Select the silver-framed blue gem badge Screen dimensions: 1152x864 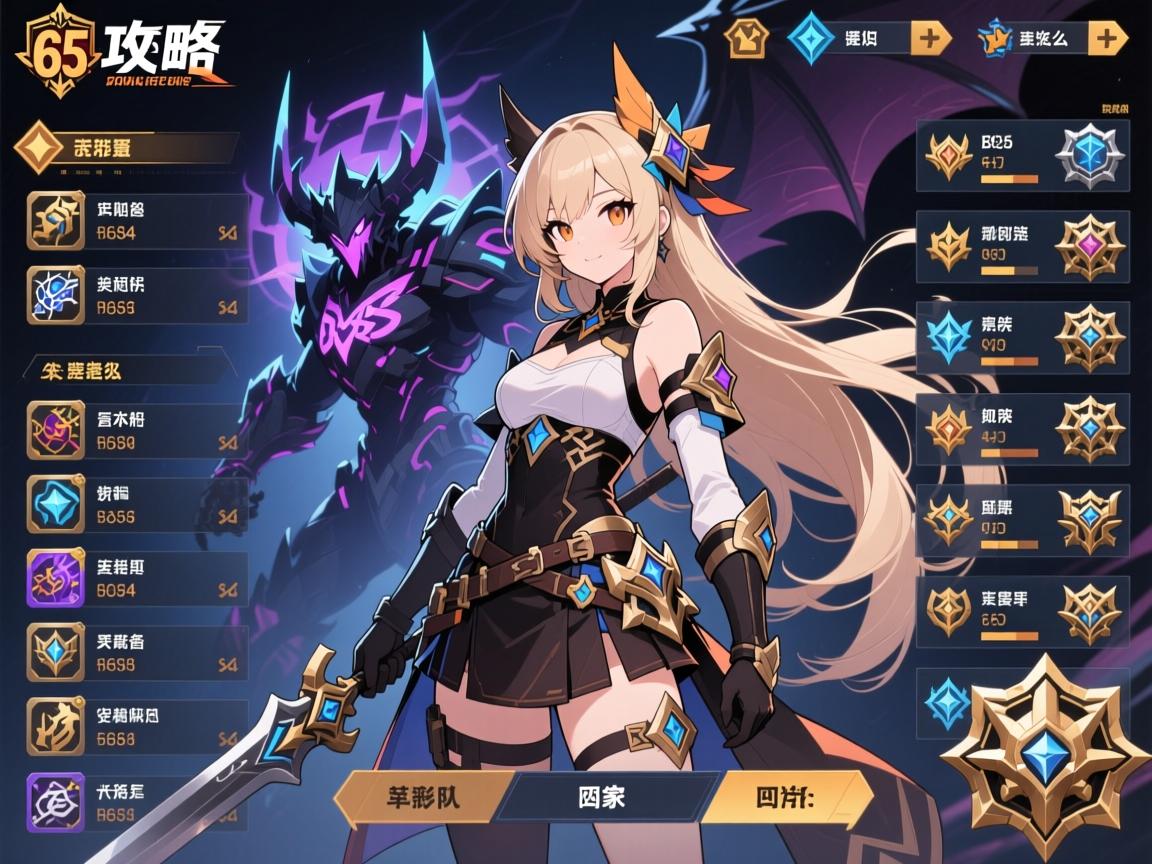coord(1090,156)
